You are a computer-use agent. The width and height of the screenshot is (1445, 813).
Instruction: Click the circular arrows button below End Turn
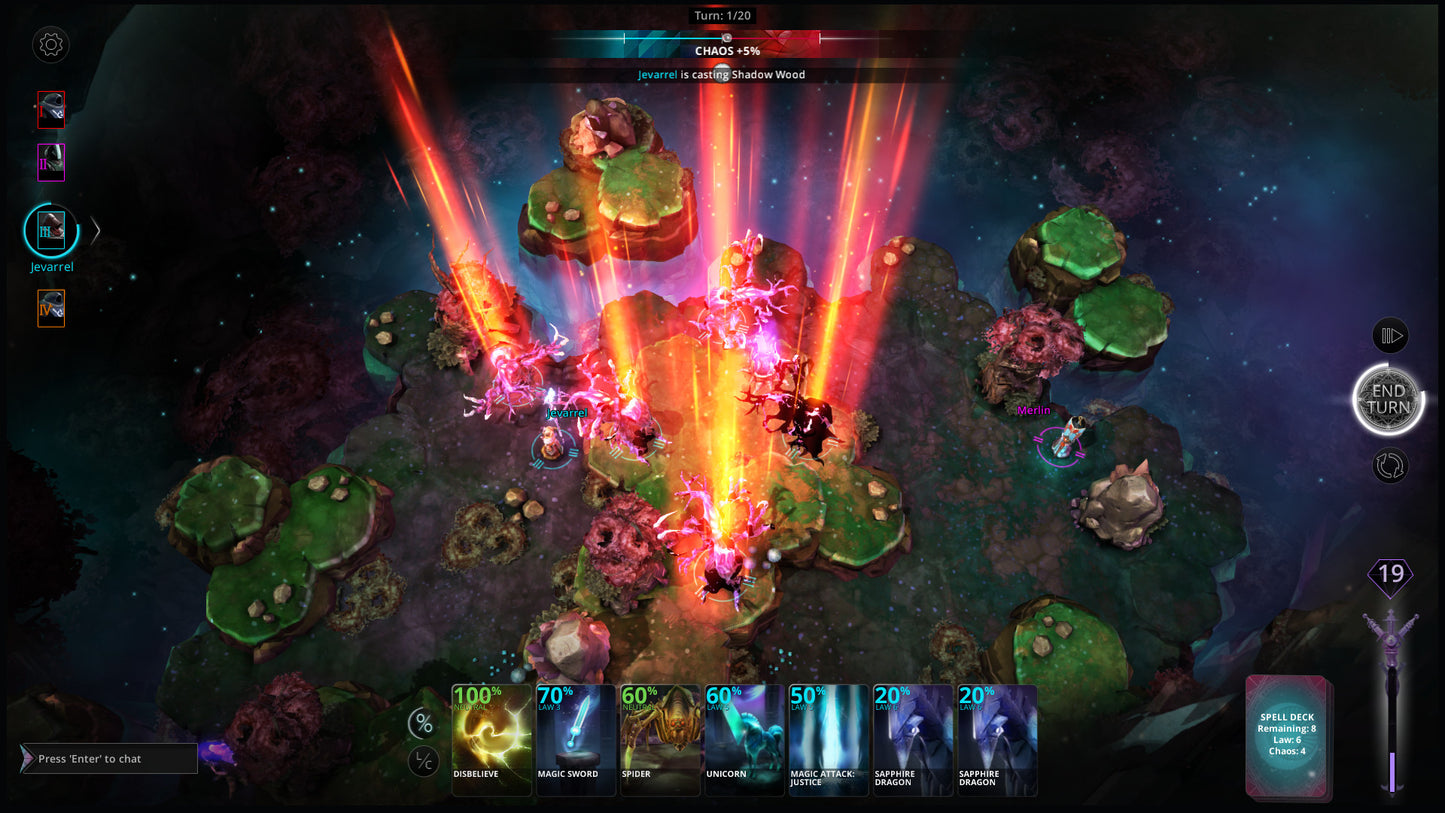click(x=1390, y=465)
